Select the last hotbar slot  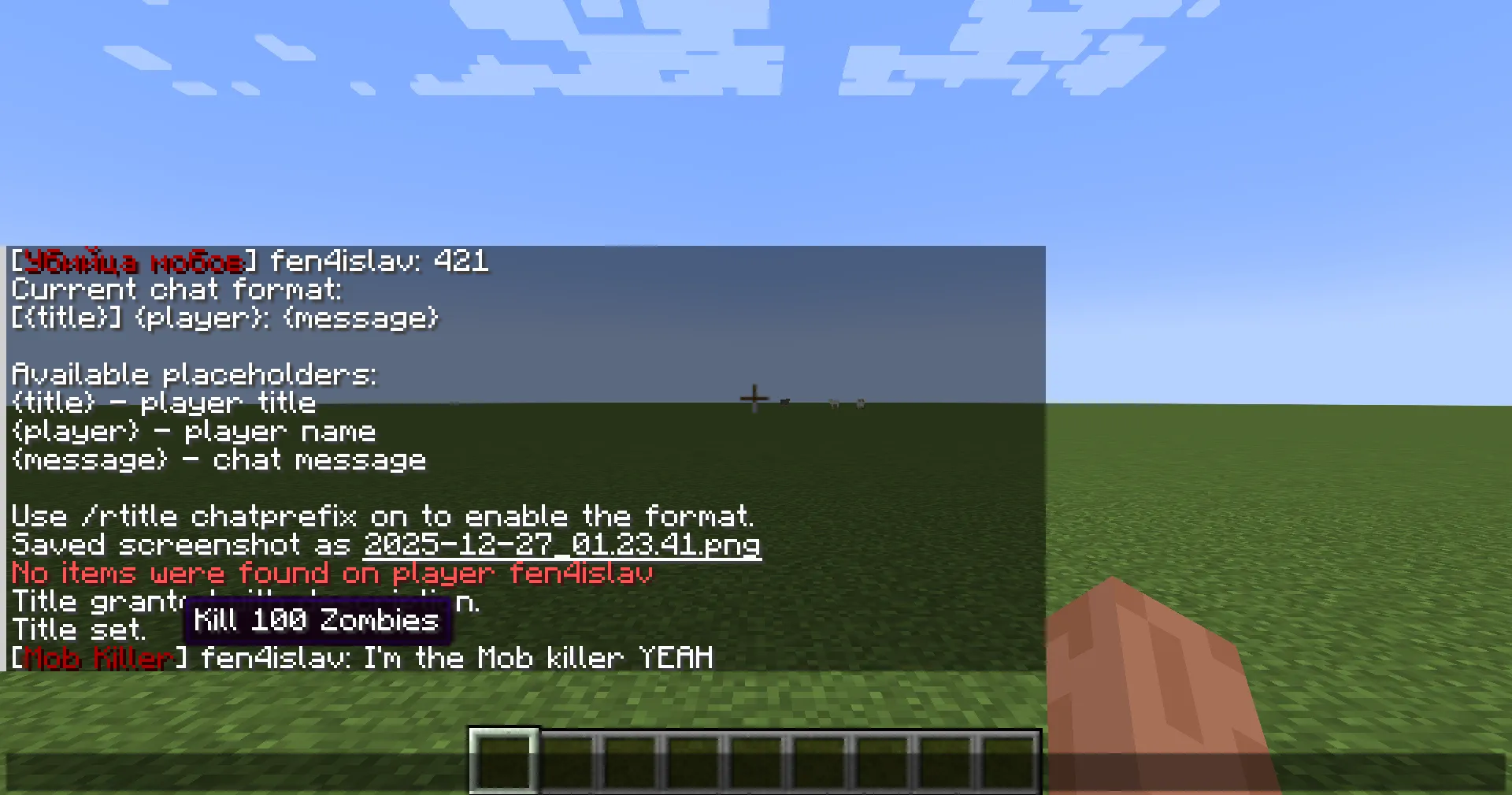pos(1008,760)
